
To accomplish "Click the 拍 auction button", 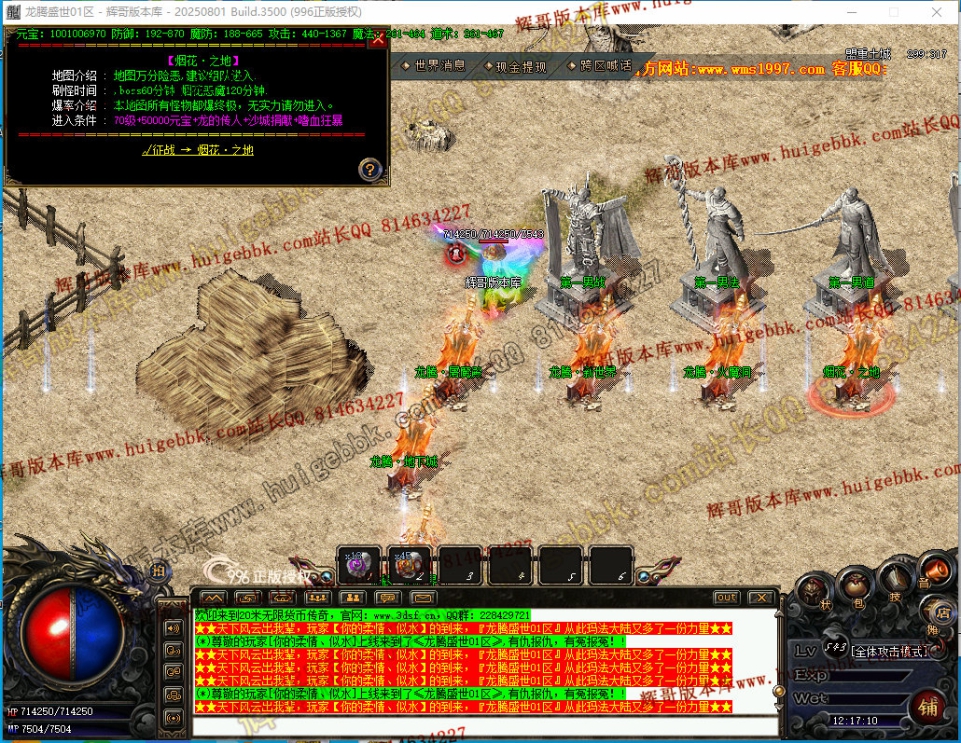I will pos(158,570).
